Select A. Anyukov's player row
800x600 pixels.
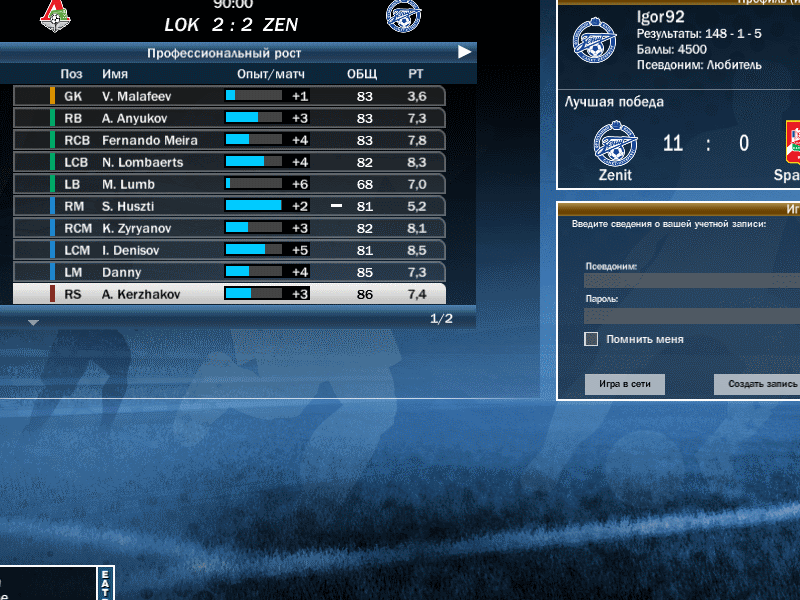pyautogui.click(x=230, y=118)
